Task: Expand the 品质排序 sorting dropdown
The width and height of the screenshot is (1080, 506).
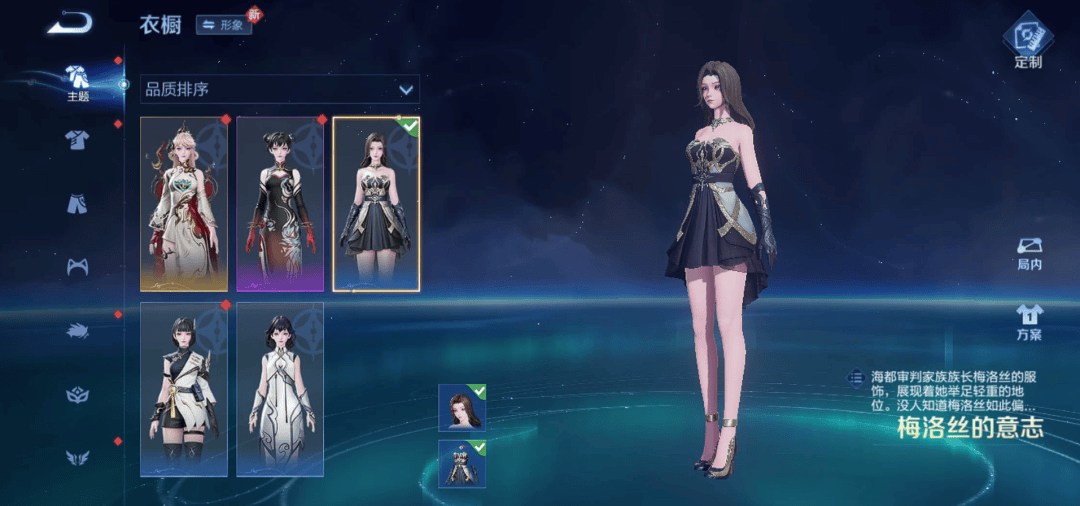Action: click(280, 89)
